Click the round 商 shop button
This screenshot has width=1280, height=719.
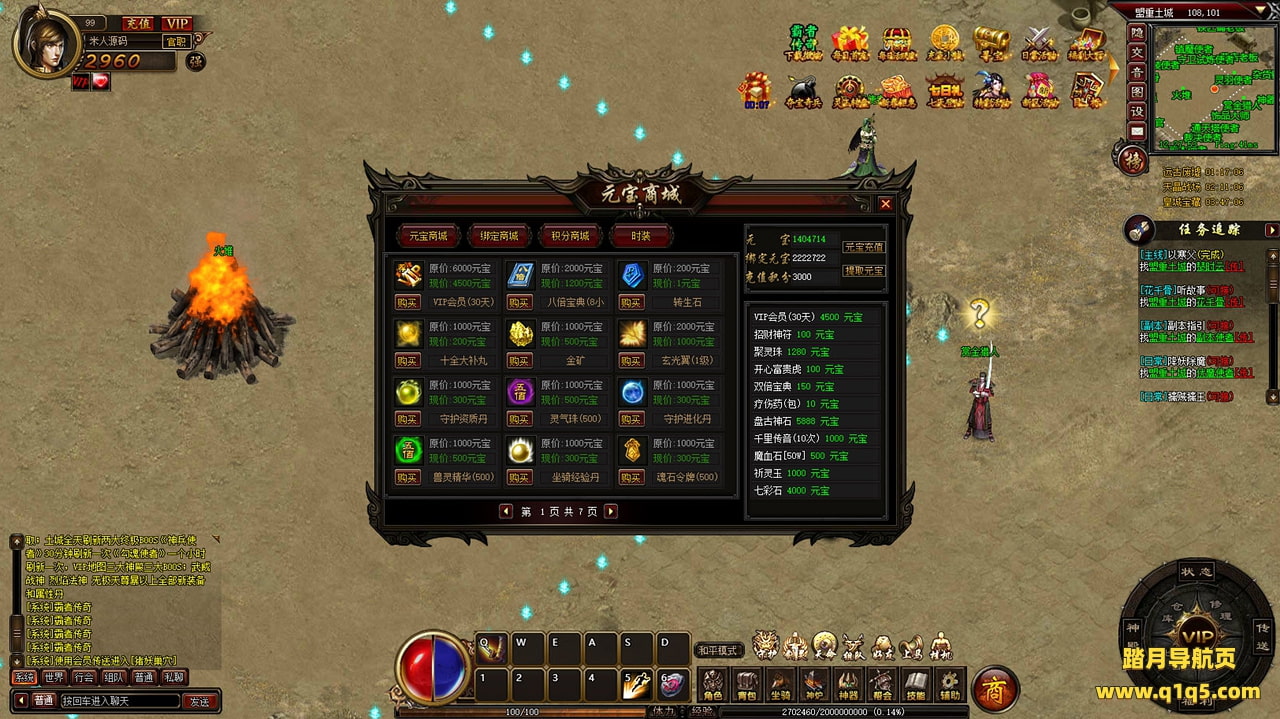(x=995, y=688)
